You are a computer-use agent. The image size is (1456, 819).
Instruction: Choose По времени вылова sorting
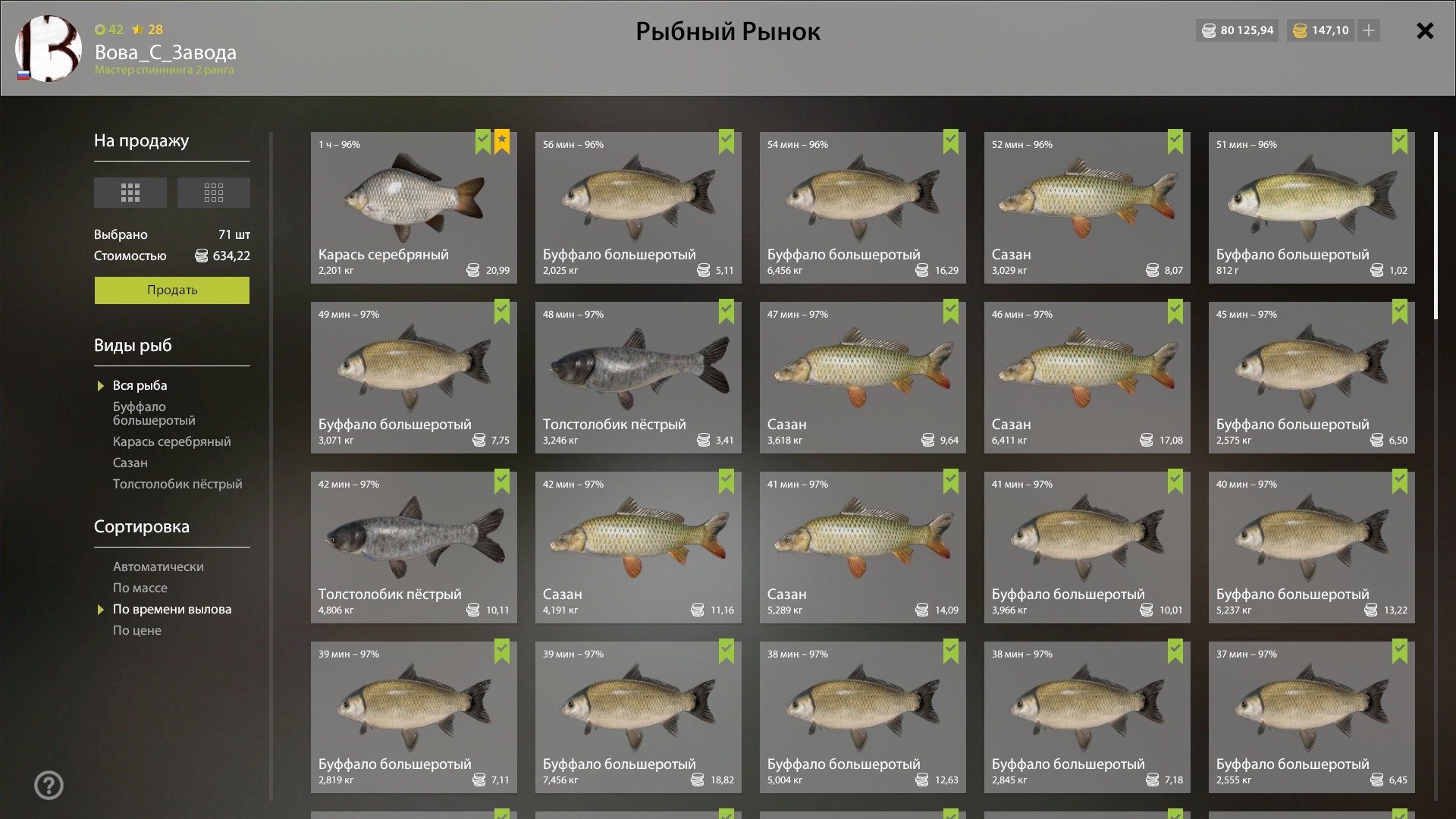coord(171,609)
